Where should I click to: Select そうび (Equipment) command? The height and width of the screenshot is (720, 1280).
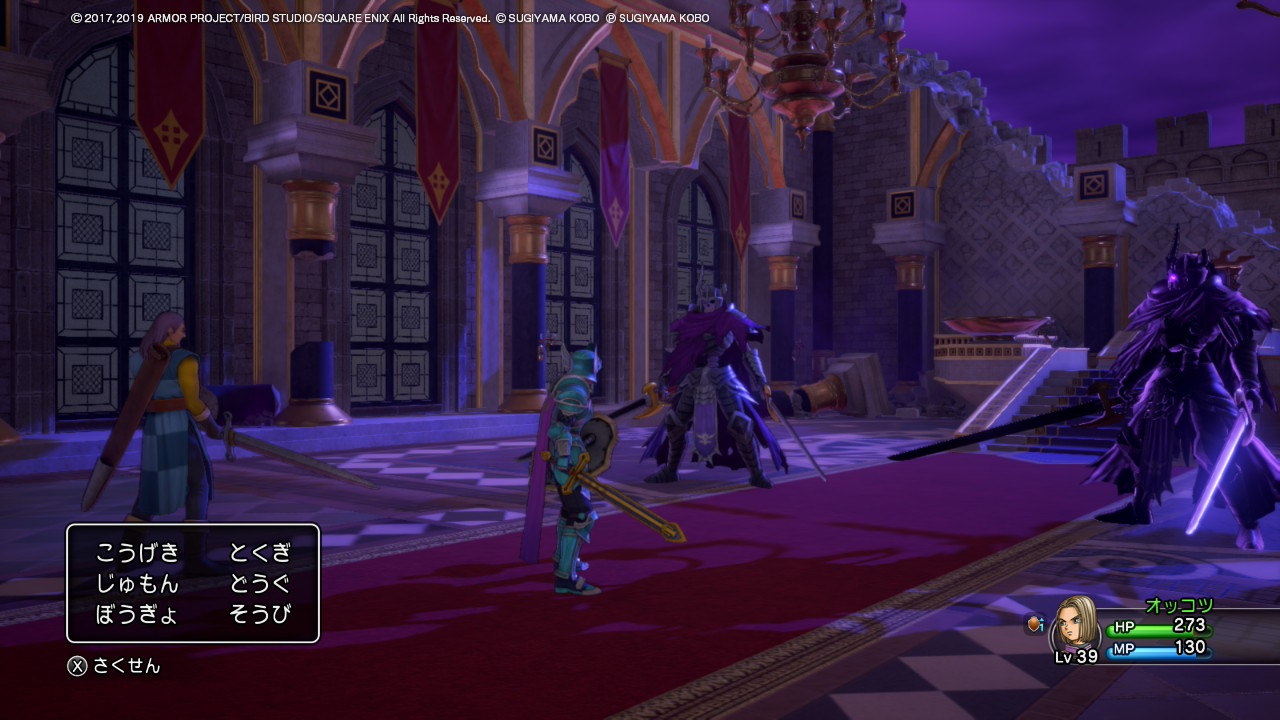click(x=260, y=614)
